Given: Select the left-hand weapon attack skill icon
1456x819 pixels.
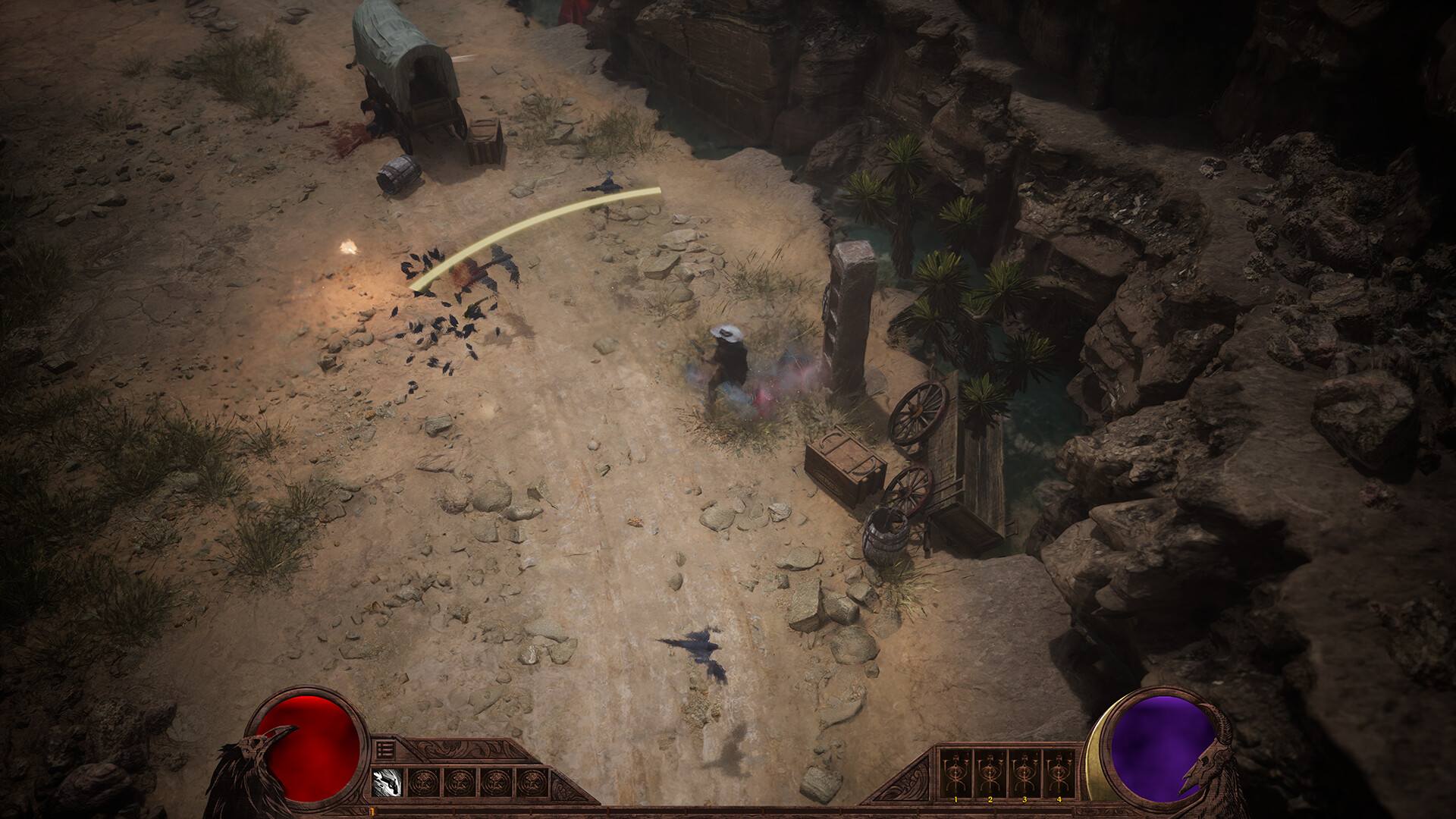Looking at the screenshot, I should [x=387, y=783].
